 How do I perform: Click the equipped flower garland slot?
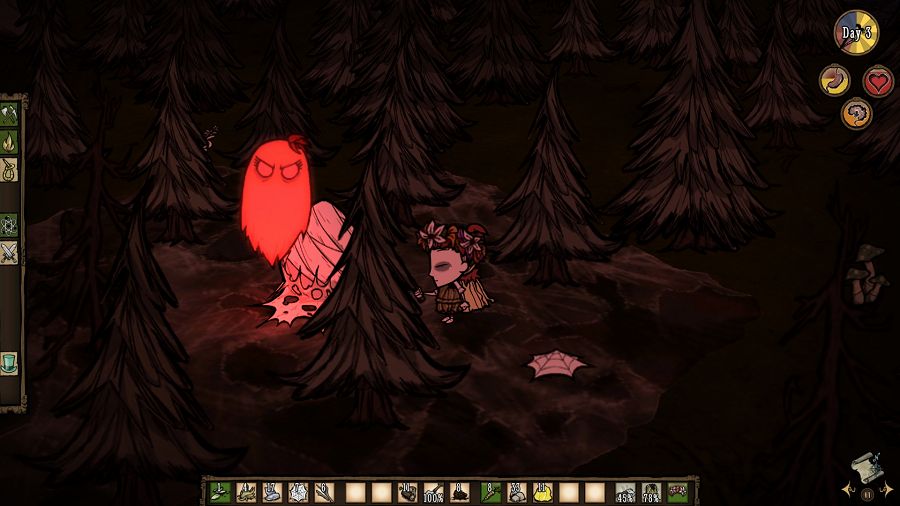(677, 492)
